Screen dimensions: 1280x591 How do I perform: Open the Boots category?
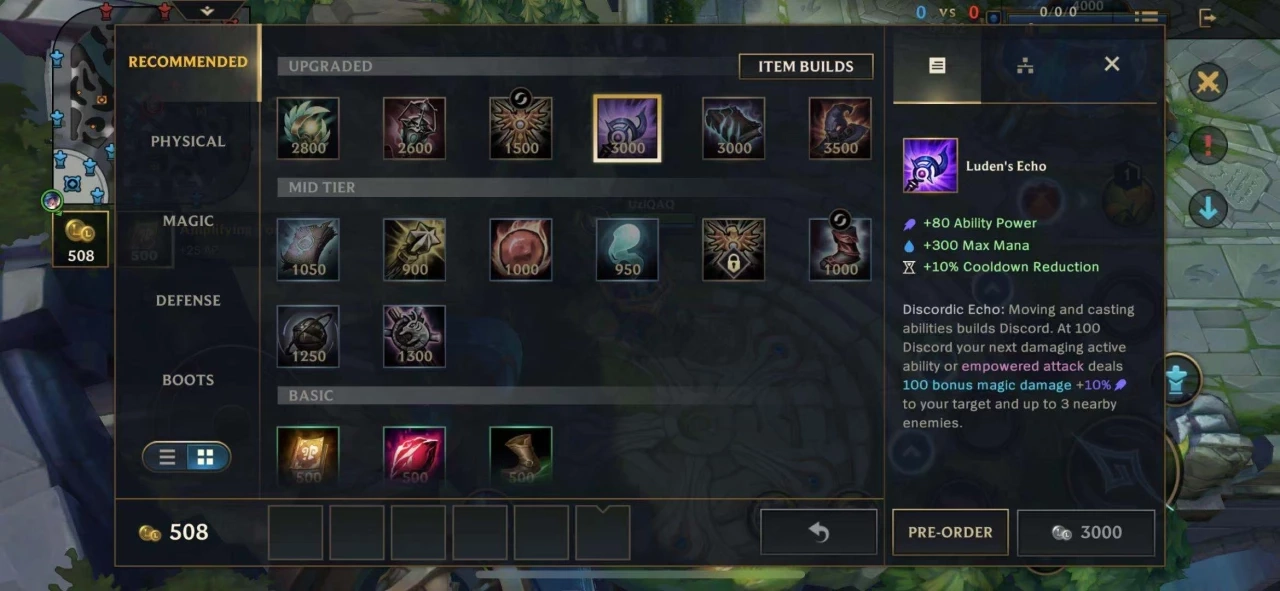[x=187, y=380]
